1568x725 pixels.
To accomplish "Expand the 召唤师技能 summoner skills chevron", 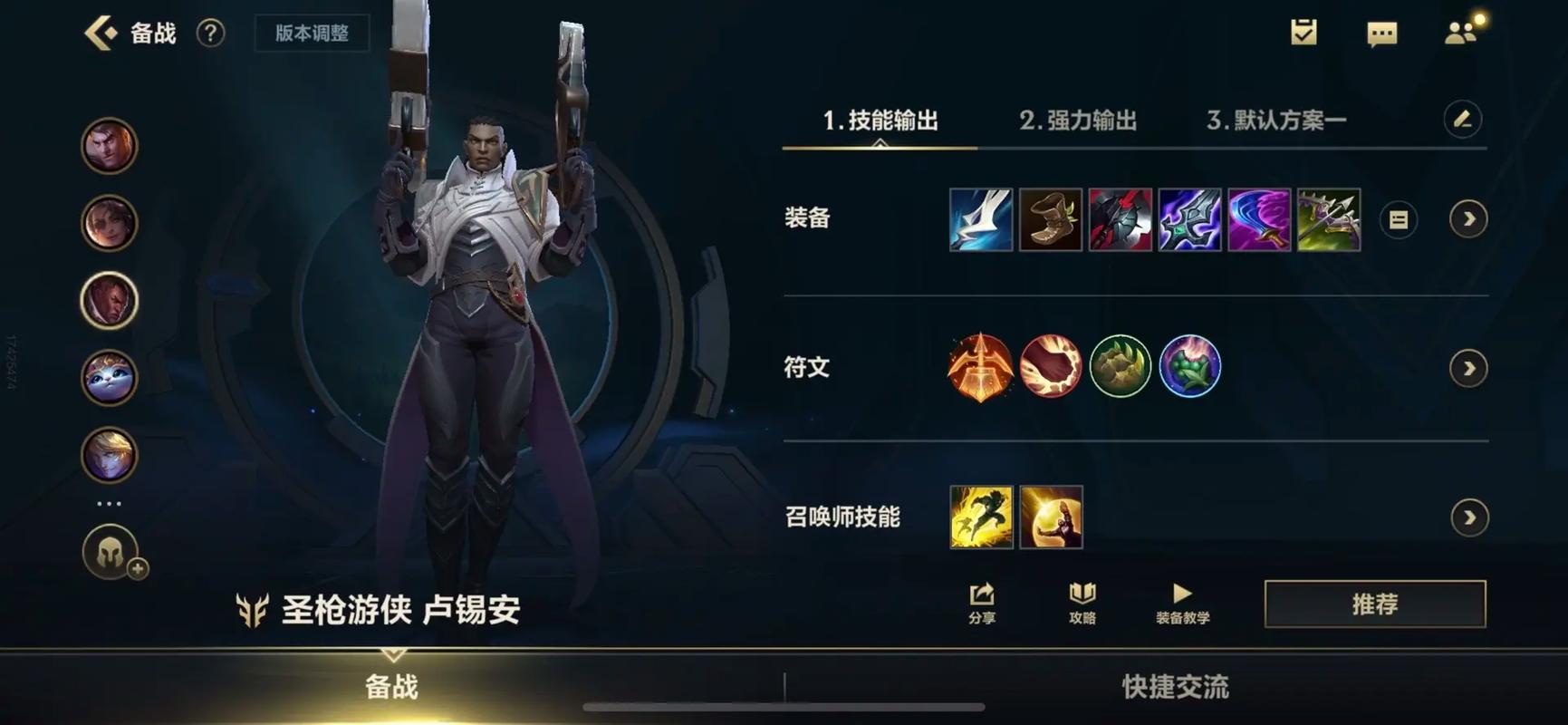I will 1469,517.
